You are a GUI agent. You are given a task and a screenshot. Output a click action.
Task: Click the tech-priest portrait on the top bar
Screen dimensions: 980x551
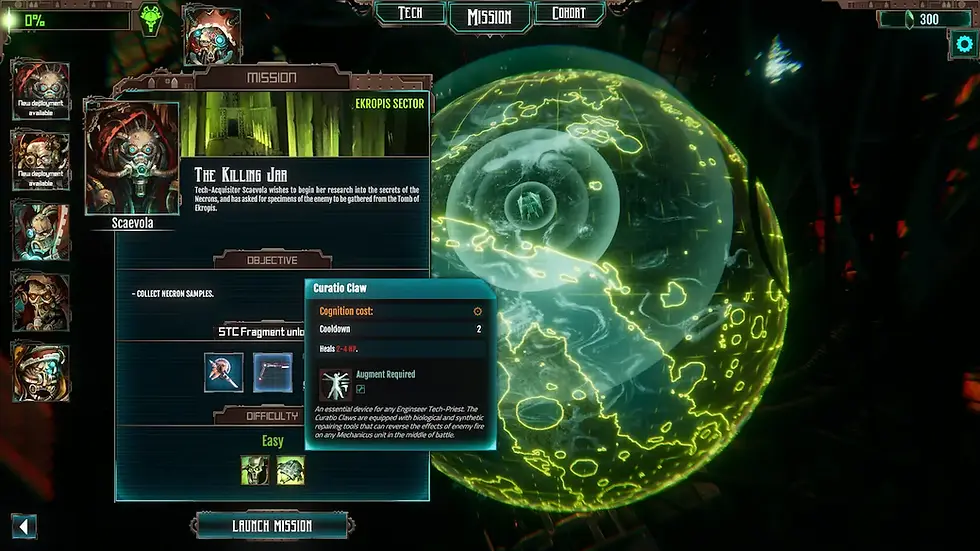coord(212,33)
